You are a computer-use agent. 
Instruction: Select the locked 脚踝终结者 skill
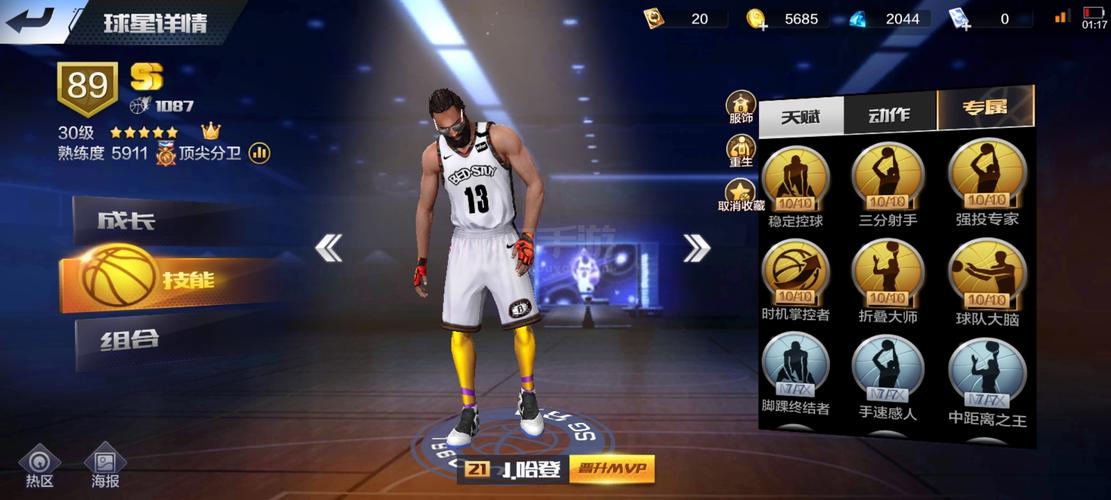(796, 365)
